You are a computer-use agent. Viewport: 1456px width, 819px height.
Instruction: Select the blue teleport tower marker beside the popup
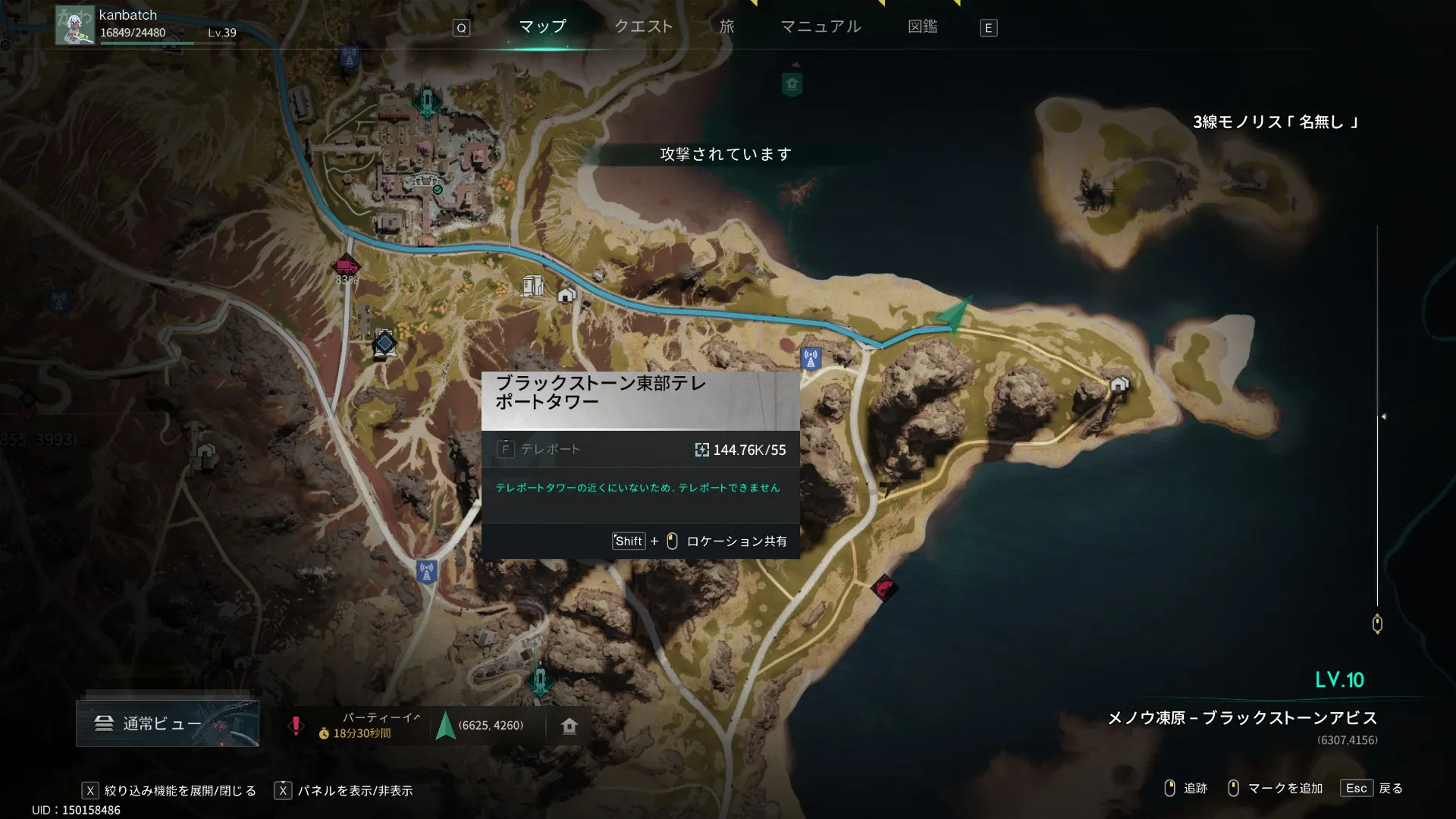coord(811,358)
